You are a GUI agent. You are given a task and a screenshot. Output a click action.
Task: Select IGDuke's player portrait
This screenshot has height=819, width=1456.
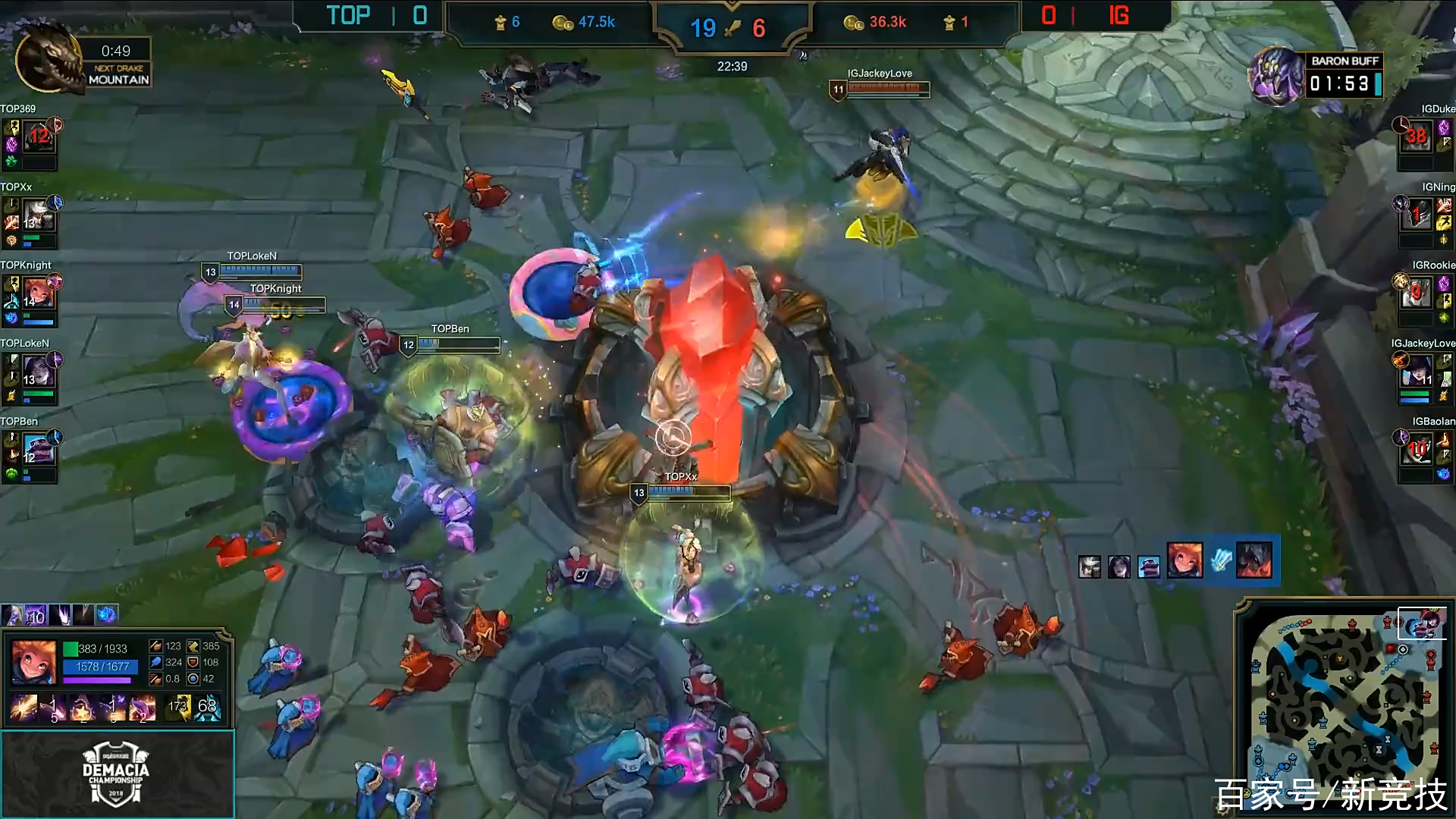1415,137
